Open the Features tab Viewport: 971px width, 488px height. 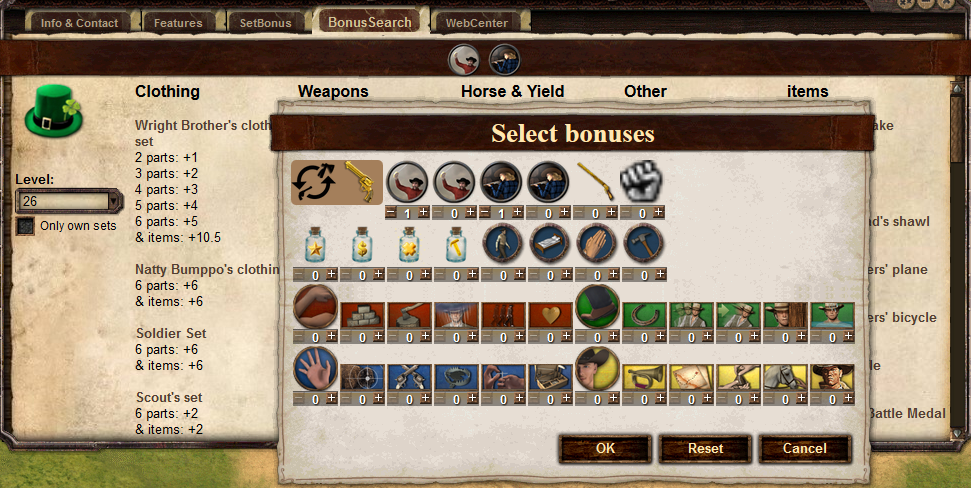pyautogui.click(x=178, y=22)
